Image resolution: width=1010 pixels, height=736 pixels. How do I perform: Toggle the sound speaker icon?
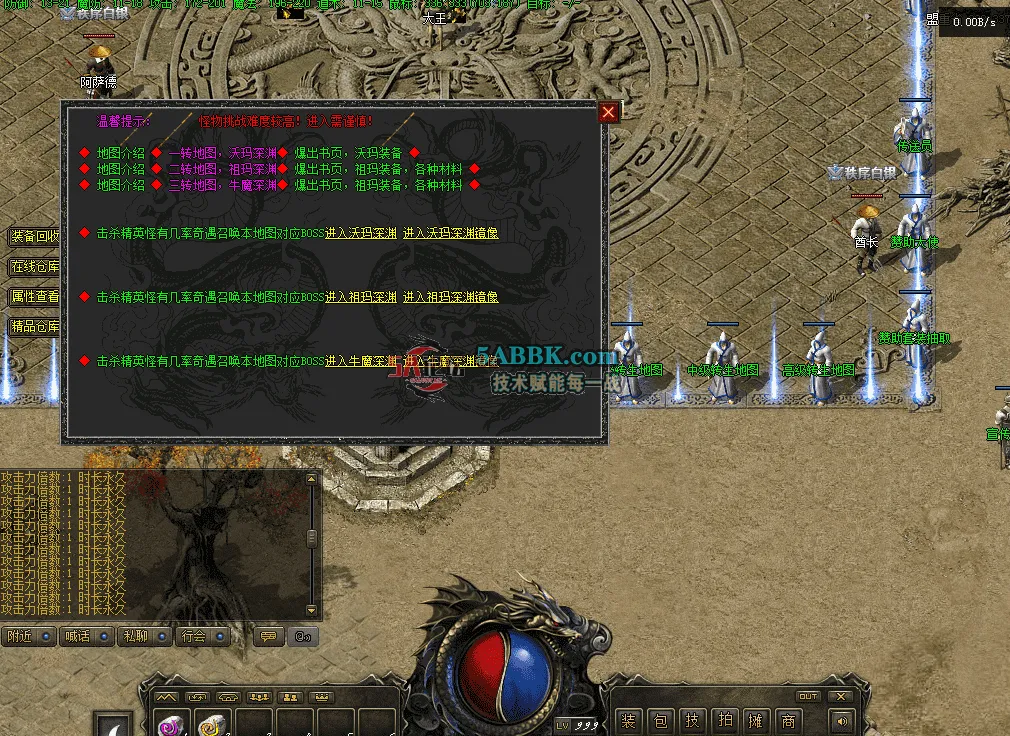[x=840, y=720]
